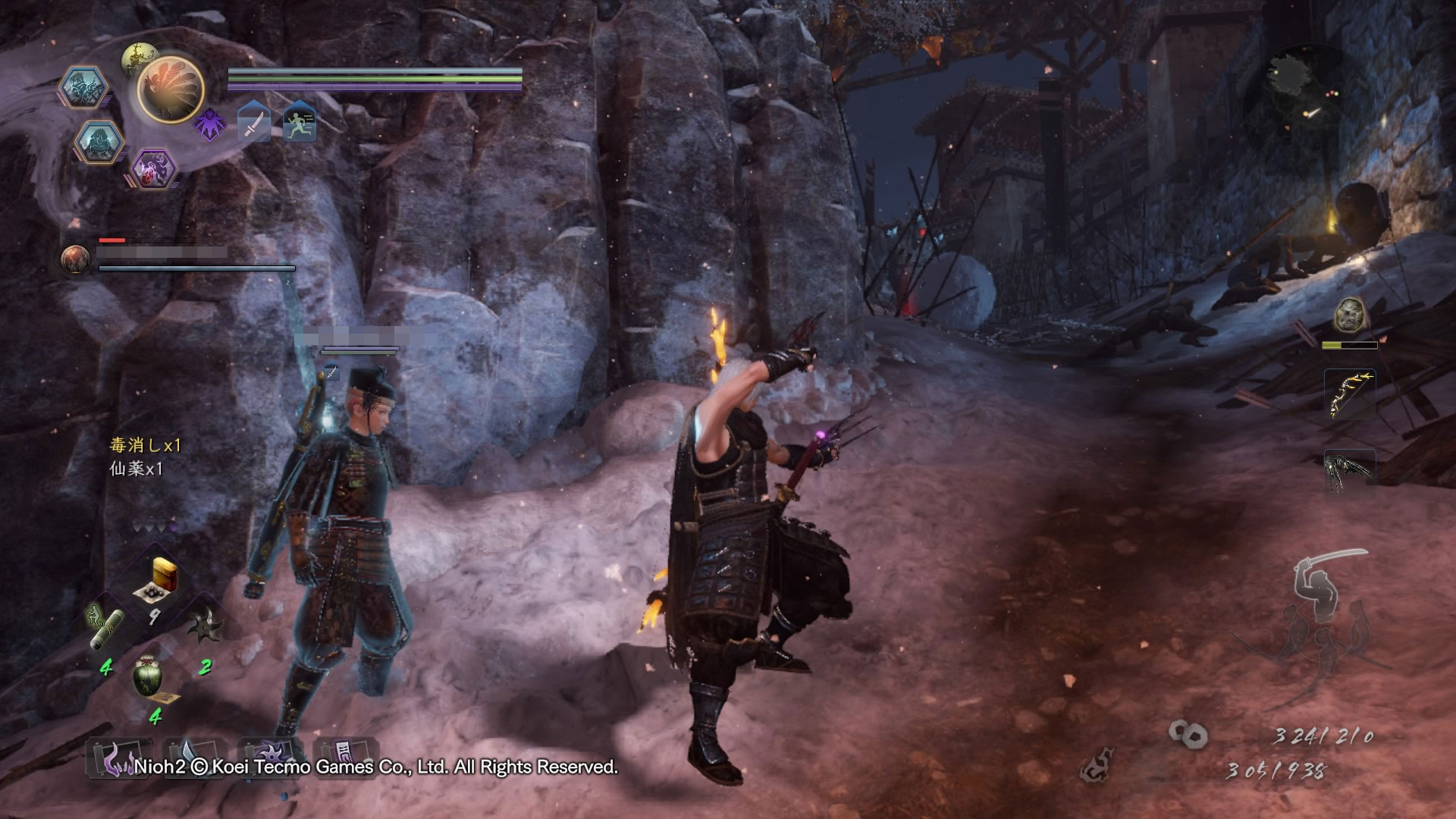Select the shuriken shortcut item
This screenshot has height=819, width=1456.
(203, 626)
